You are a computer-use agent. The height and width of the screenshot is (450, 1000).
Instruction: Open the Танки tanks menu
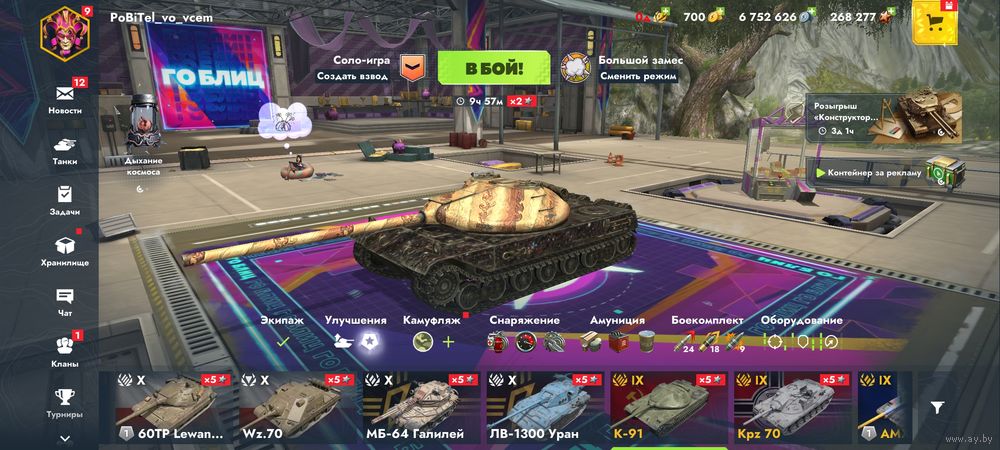click(x=65, y=148)
